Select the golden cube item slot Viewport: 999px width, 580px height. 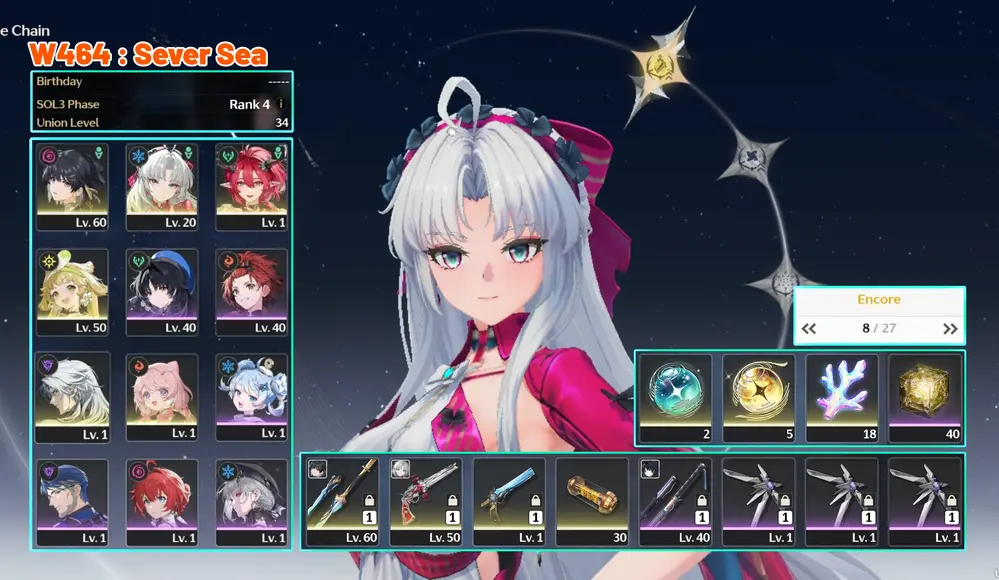click(924, 397)
